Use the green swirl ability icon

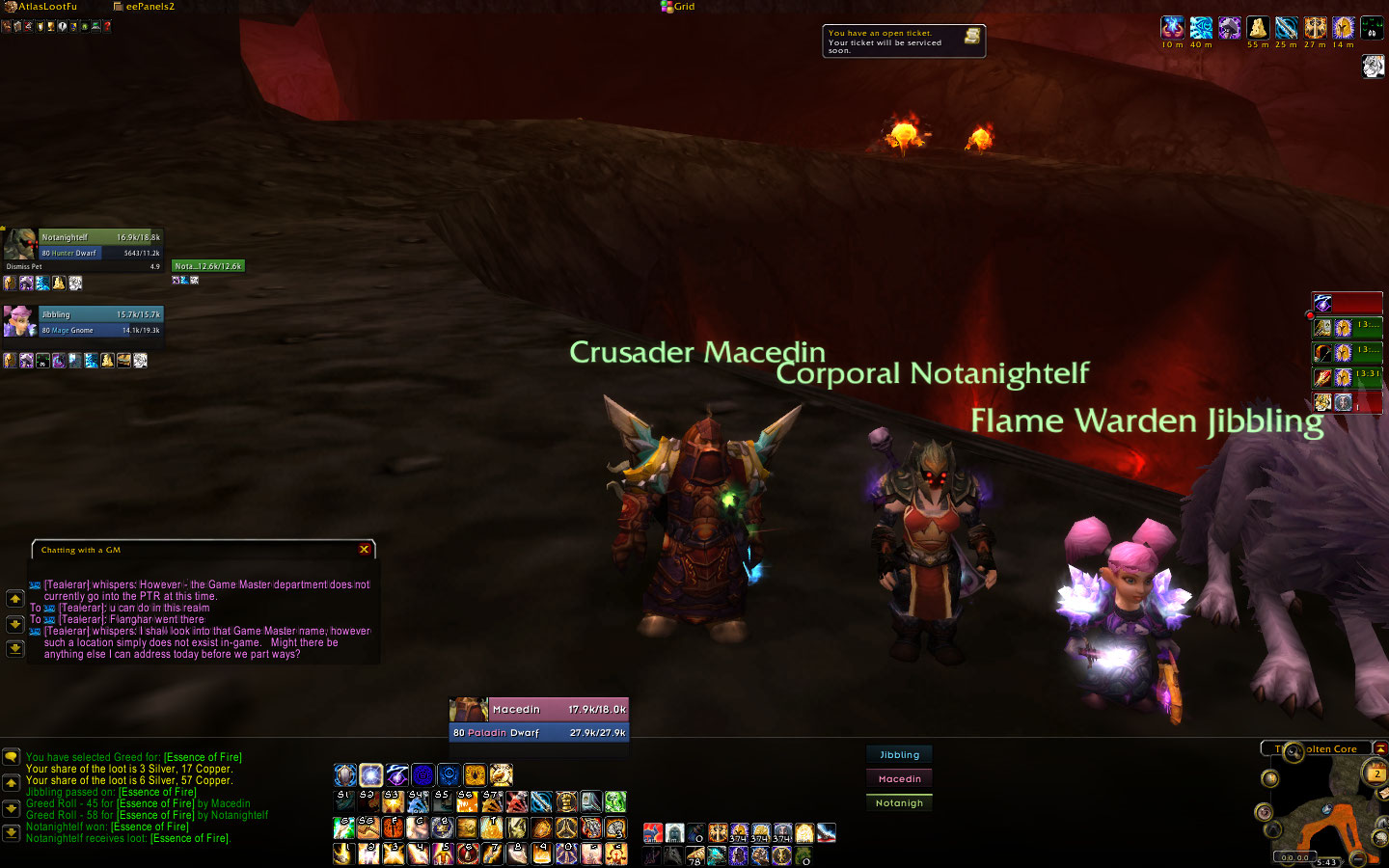click(x=615, y=801)
